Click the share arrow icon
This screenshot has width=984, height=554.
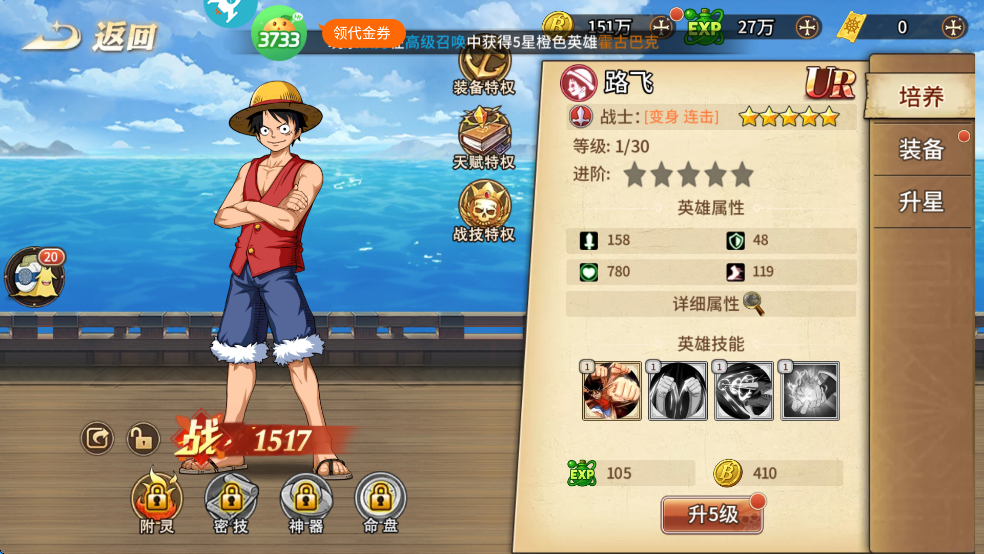[x=97, y=438]
